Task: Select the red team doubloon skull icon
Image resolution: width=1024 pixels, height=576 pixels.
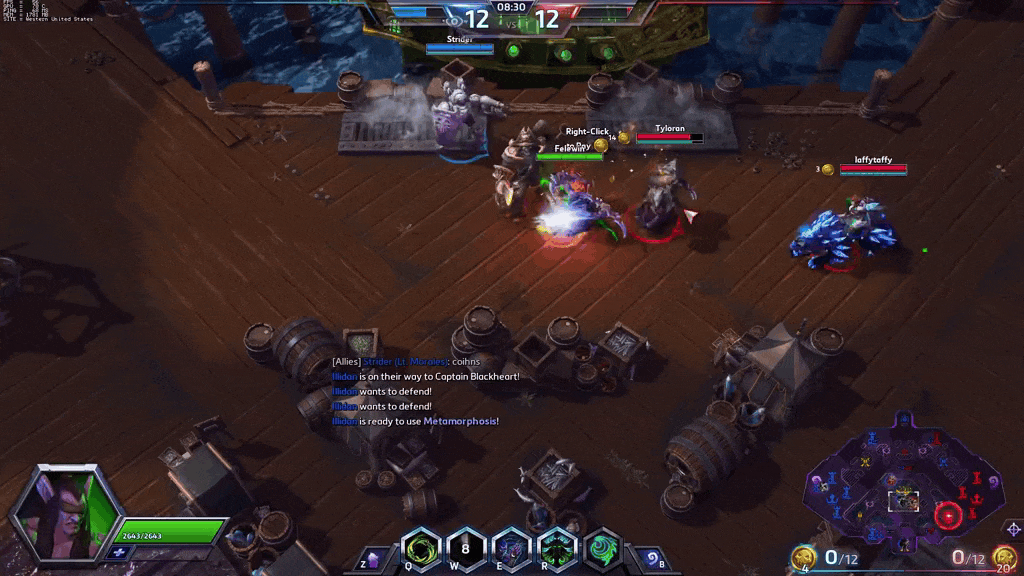Action: pyautogui.click(x=1003, y=558)
